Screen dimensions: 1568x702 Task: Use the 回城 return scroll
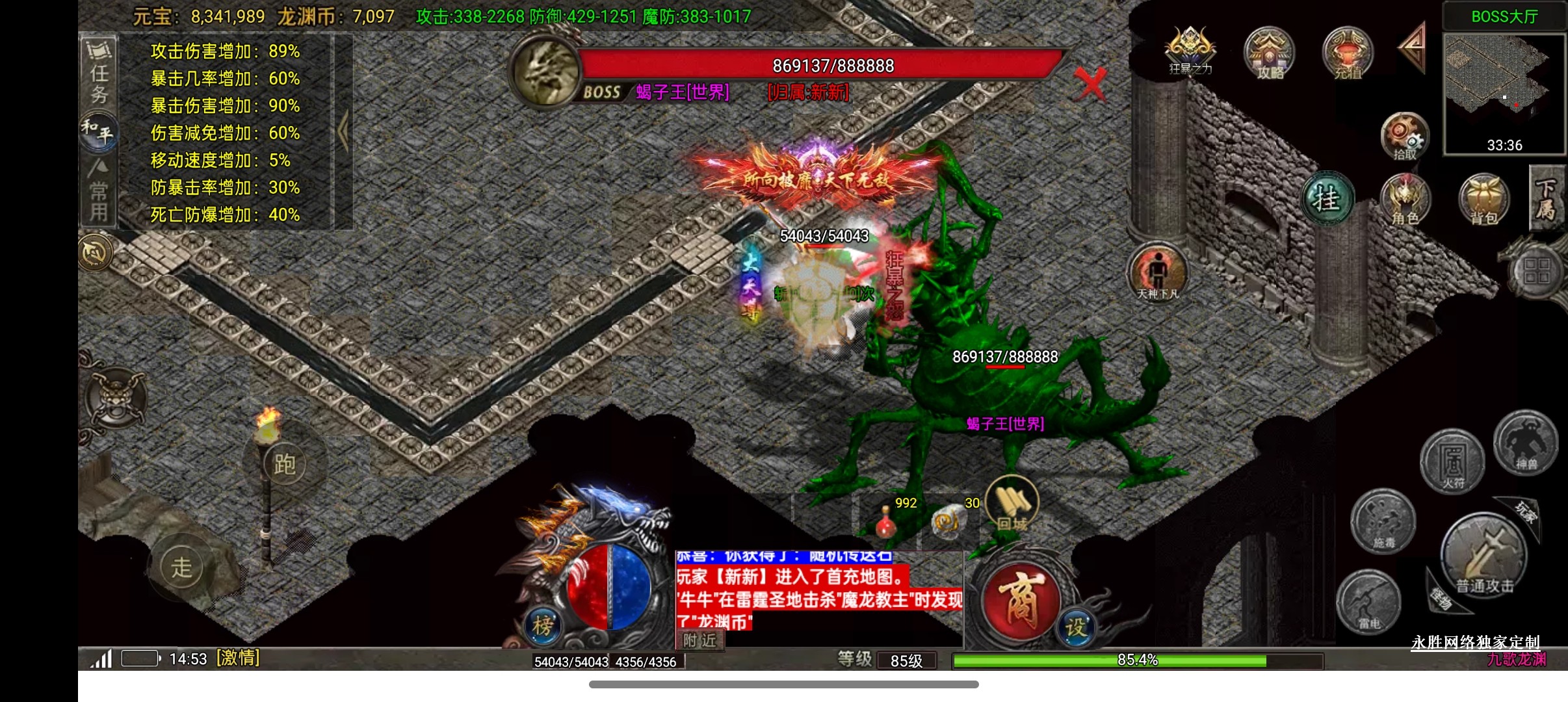point(1012,504)
